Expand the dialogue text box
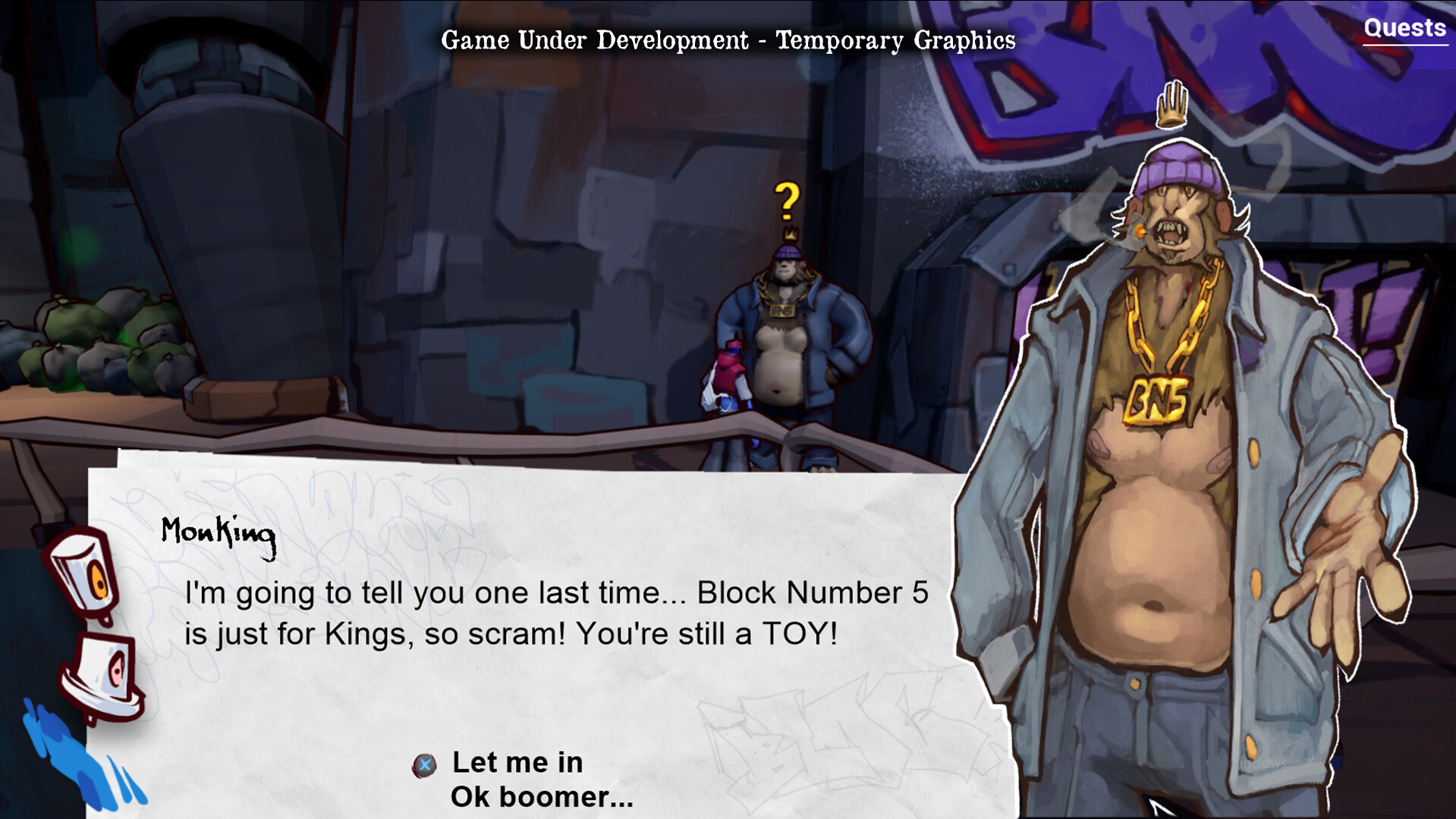1456x819 pixels. coord(531,614)
